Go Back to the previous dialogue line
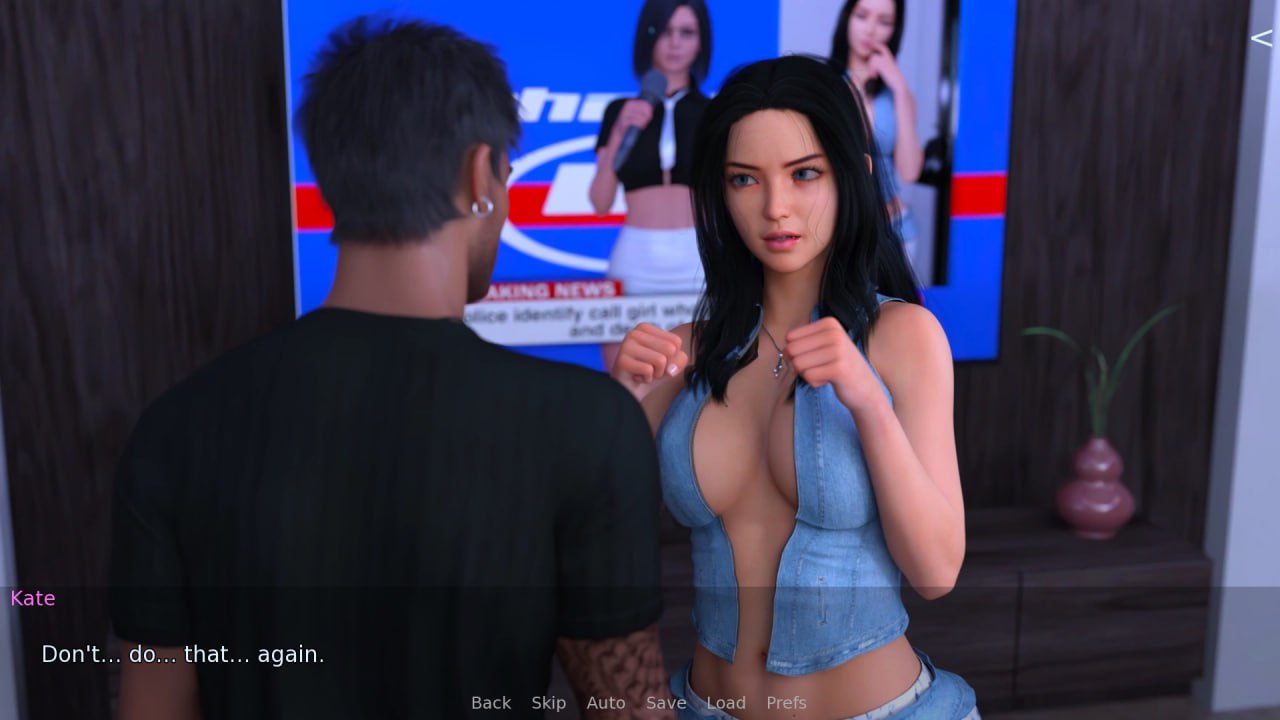 pos(491,703)
